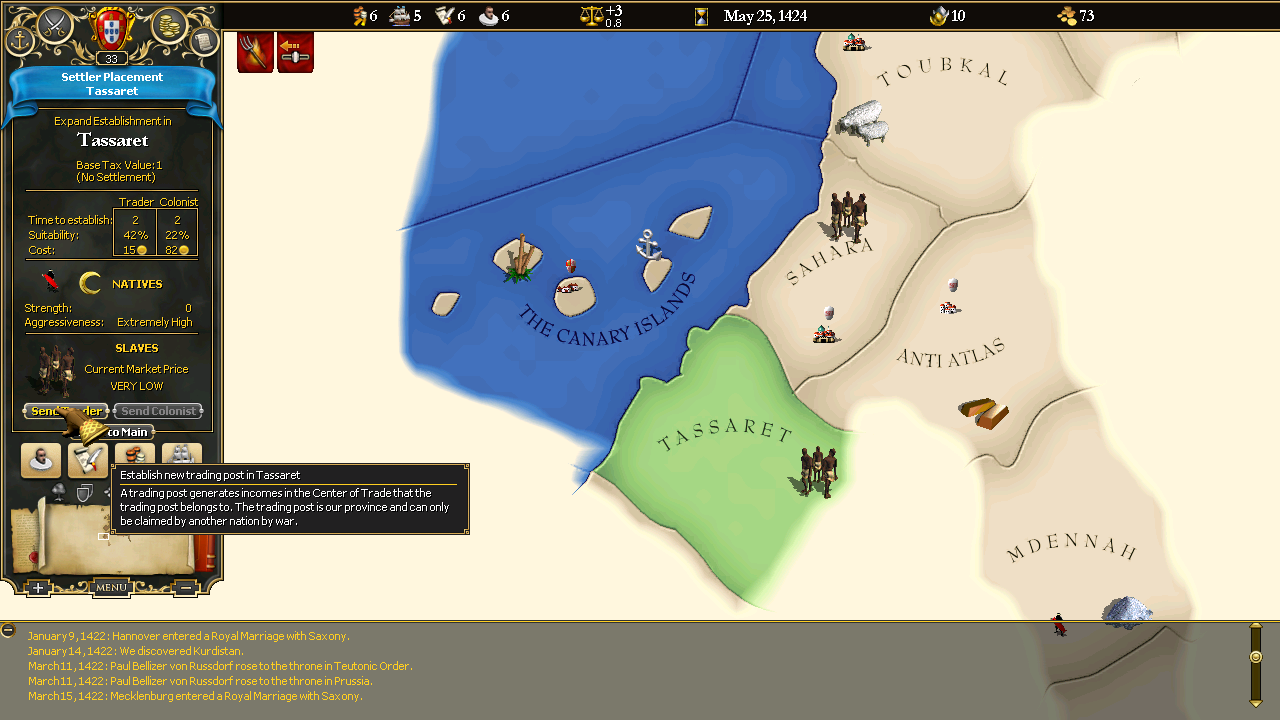The image size is (1280, 720).
Task: Choose the barrels and coins trade button
Action: (134, 456)
